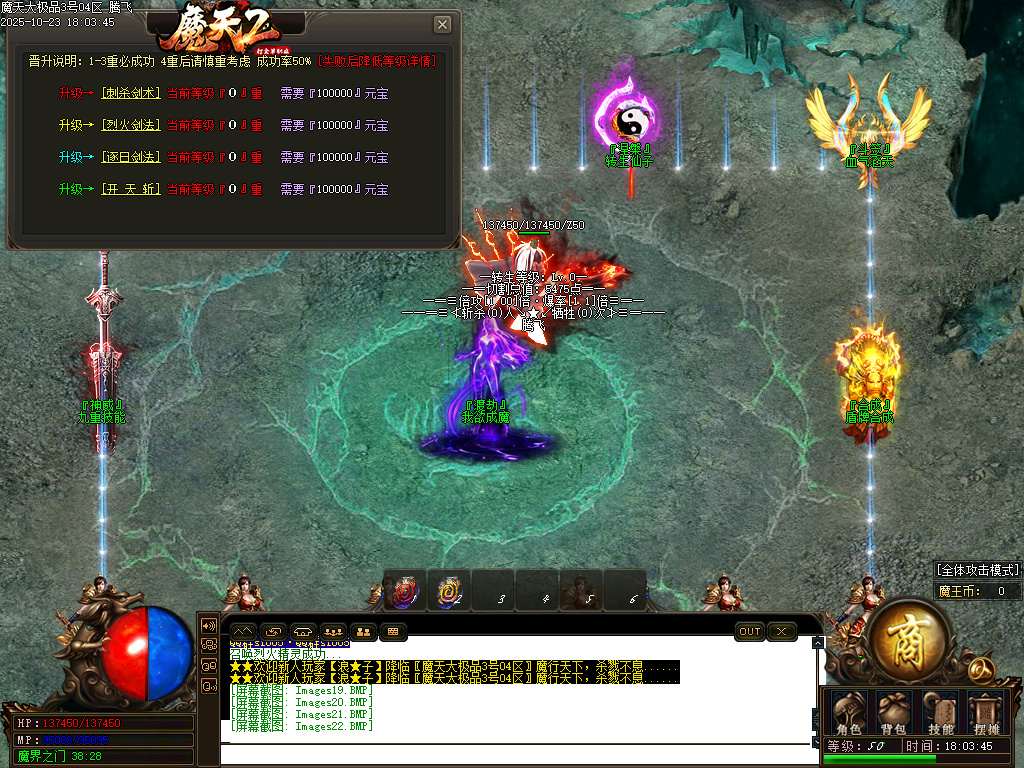
Task: Click the keyboard icon button above chat
Action: (x=392, y=632)
